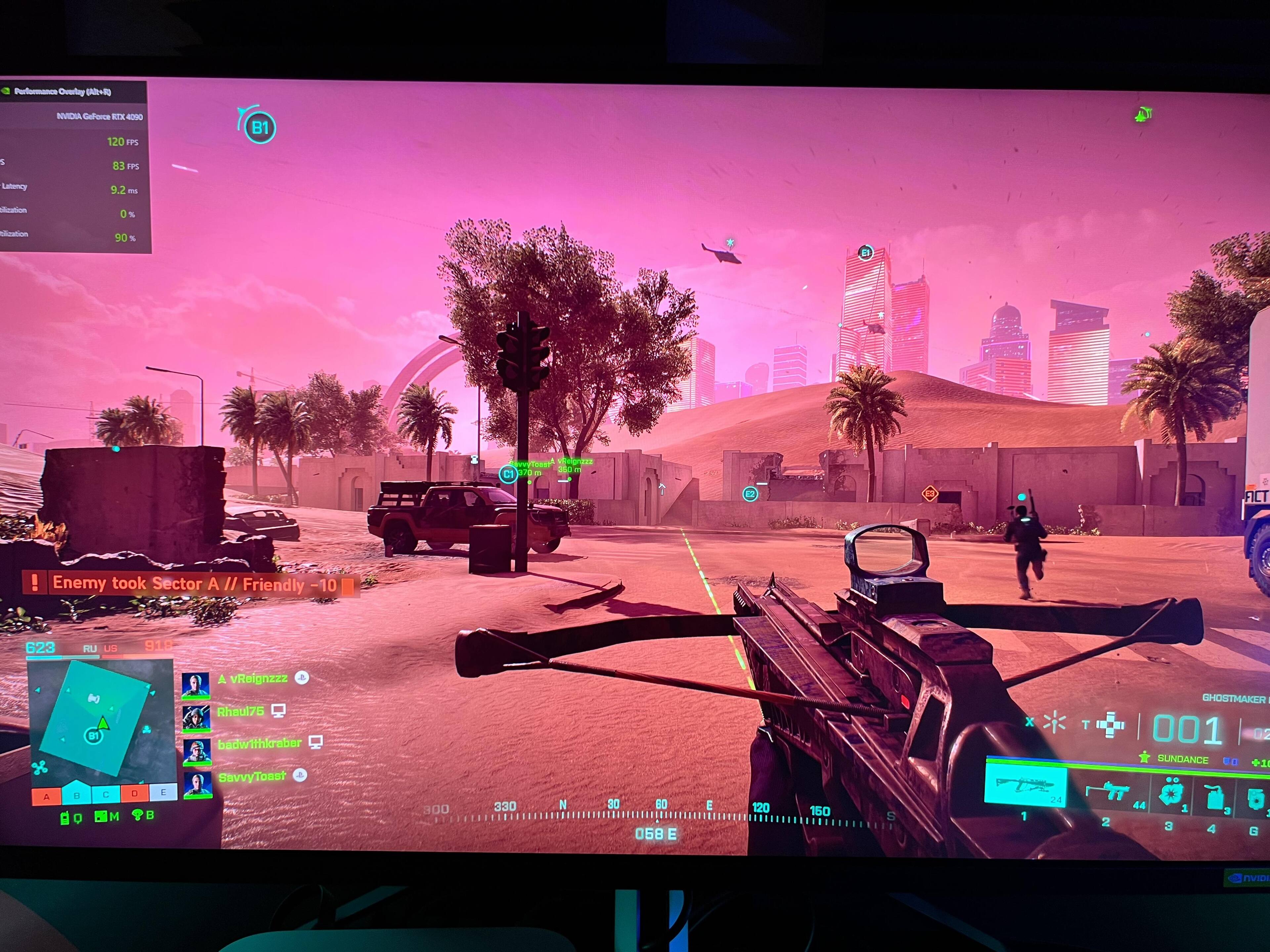The image size is (1270, 952).
Task: Select sector E on the objective bar
Action: 164,792
